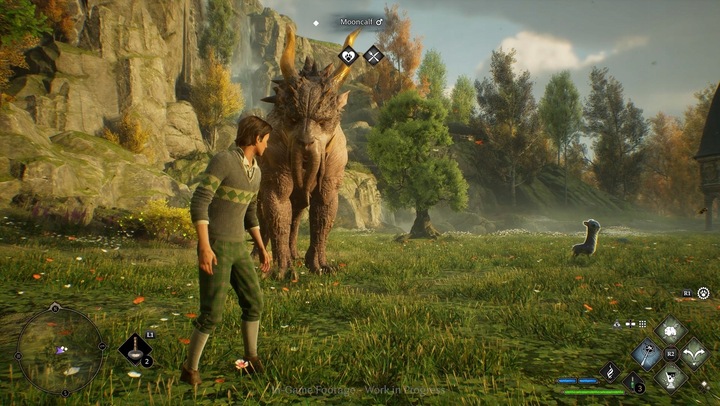This screenshot has width=720, height=406.
Task: Select the potion item slot showing count 2
Action: tap(134, 348)
